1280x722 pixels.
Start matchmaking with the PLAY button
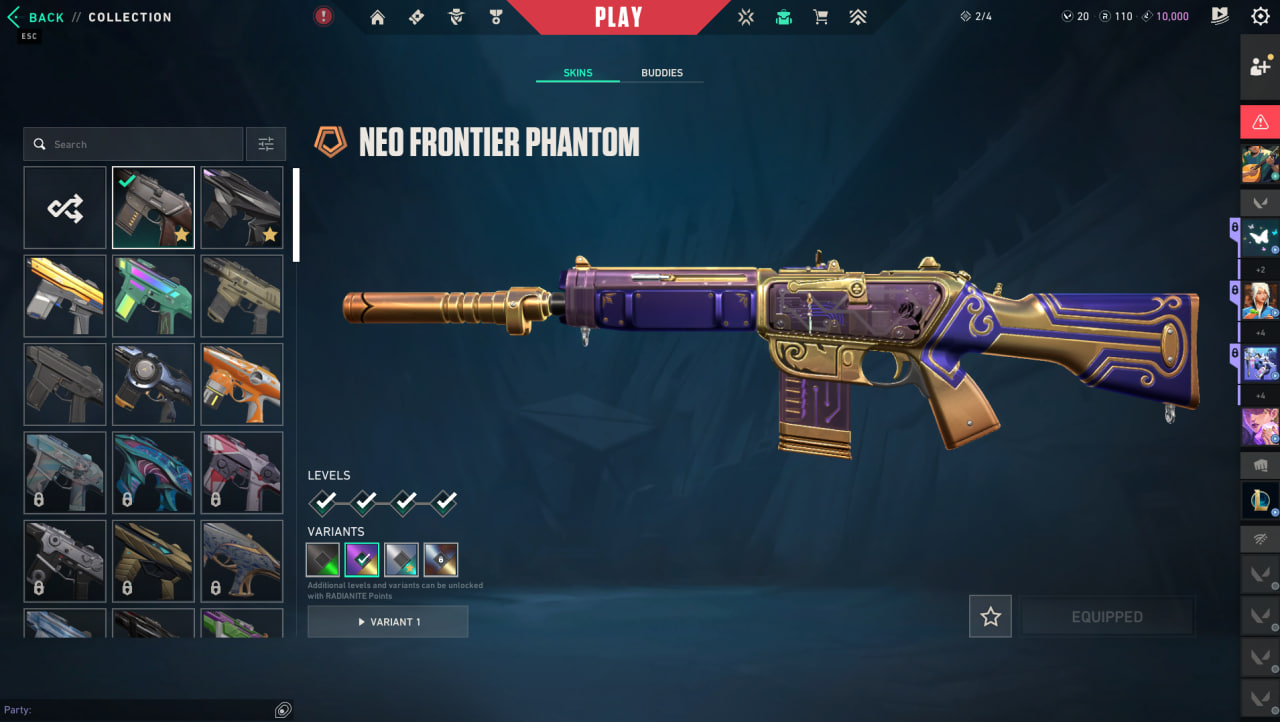618,17
